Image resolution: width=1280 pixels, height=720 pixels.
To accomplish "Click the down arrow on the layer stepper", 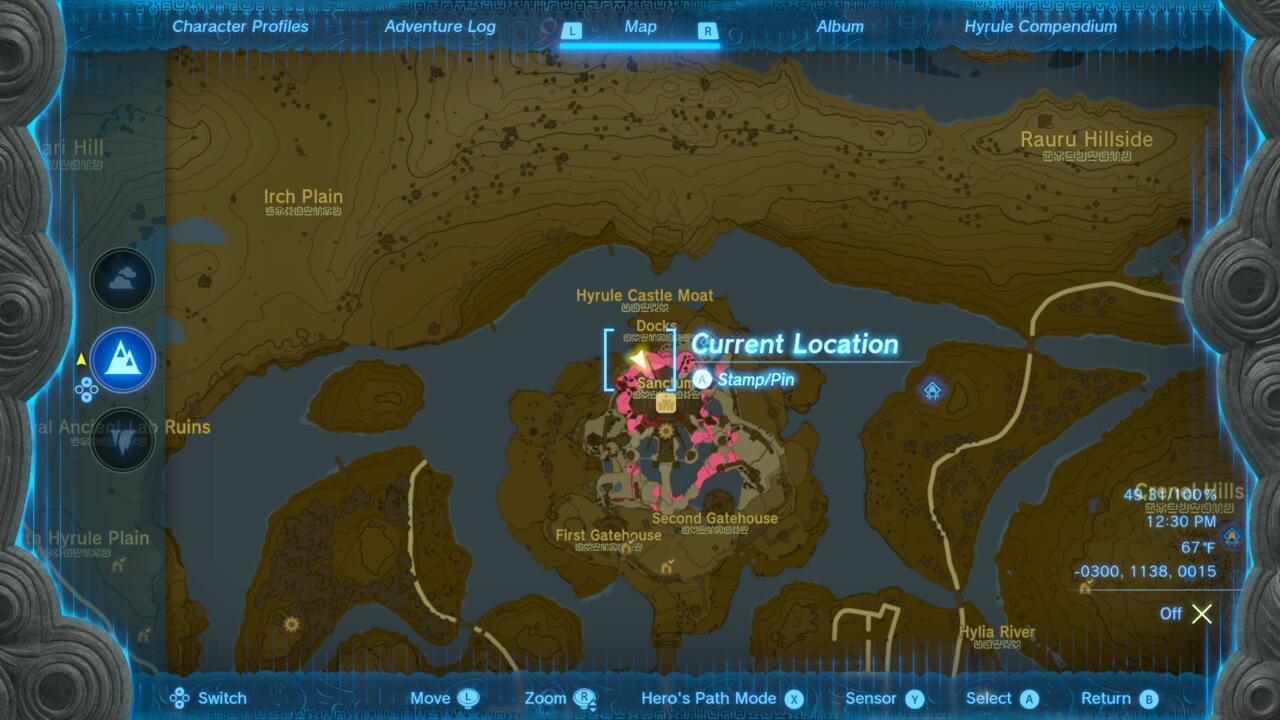I will 85,396.
